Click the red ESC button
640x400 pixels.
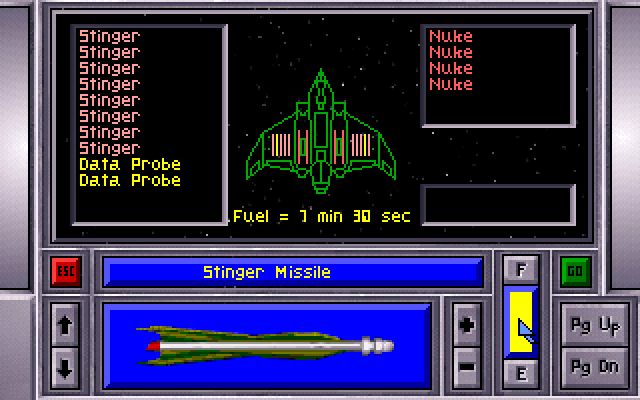coord(66,272)
